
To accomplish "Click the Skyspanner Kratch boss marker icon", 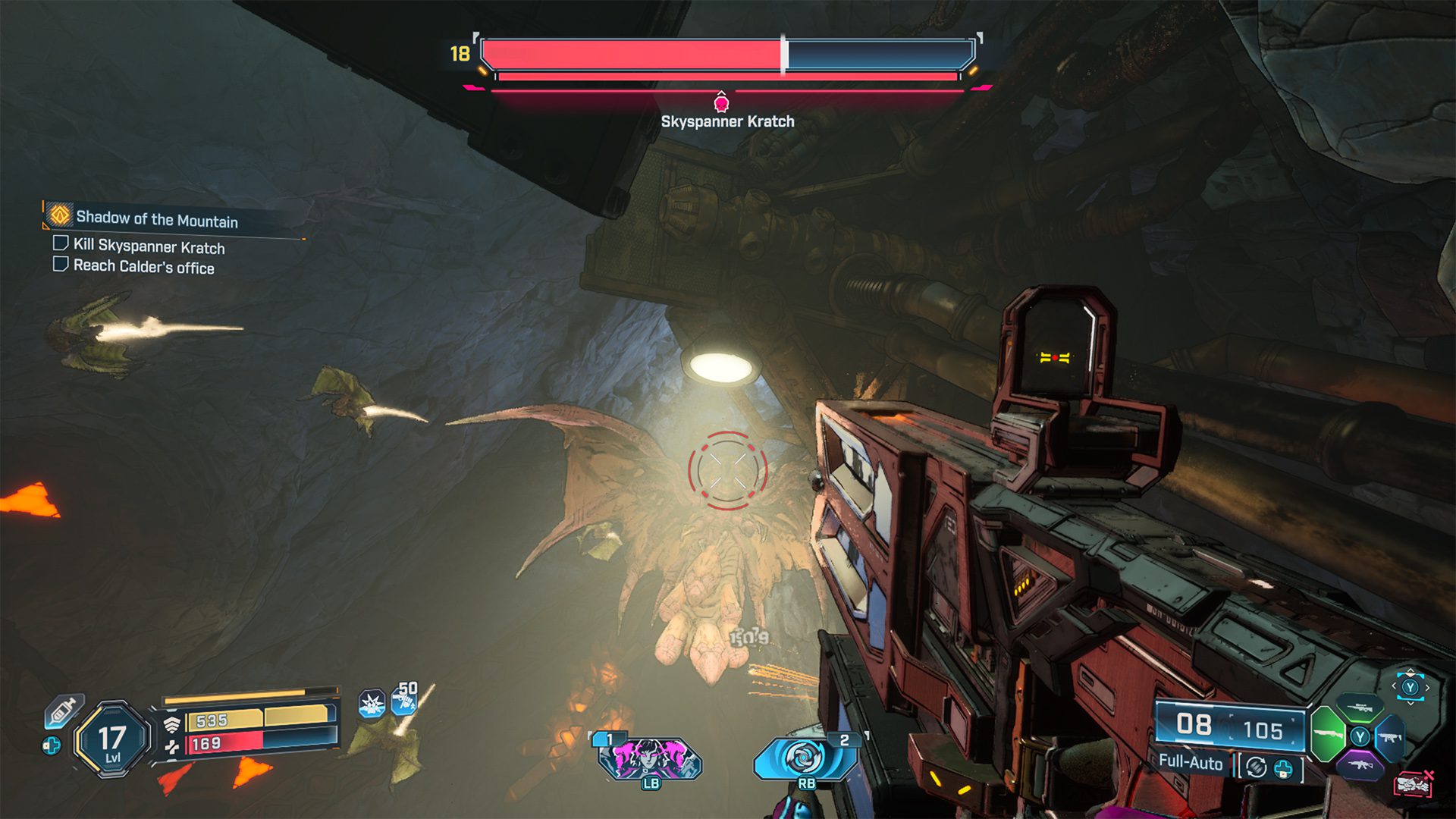I will 721,102.
